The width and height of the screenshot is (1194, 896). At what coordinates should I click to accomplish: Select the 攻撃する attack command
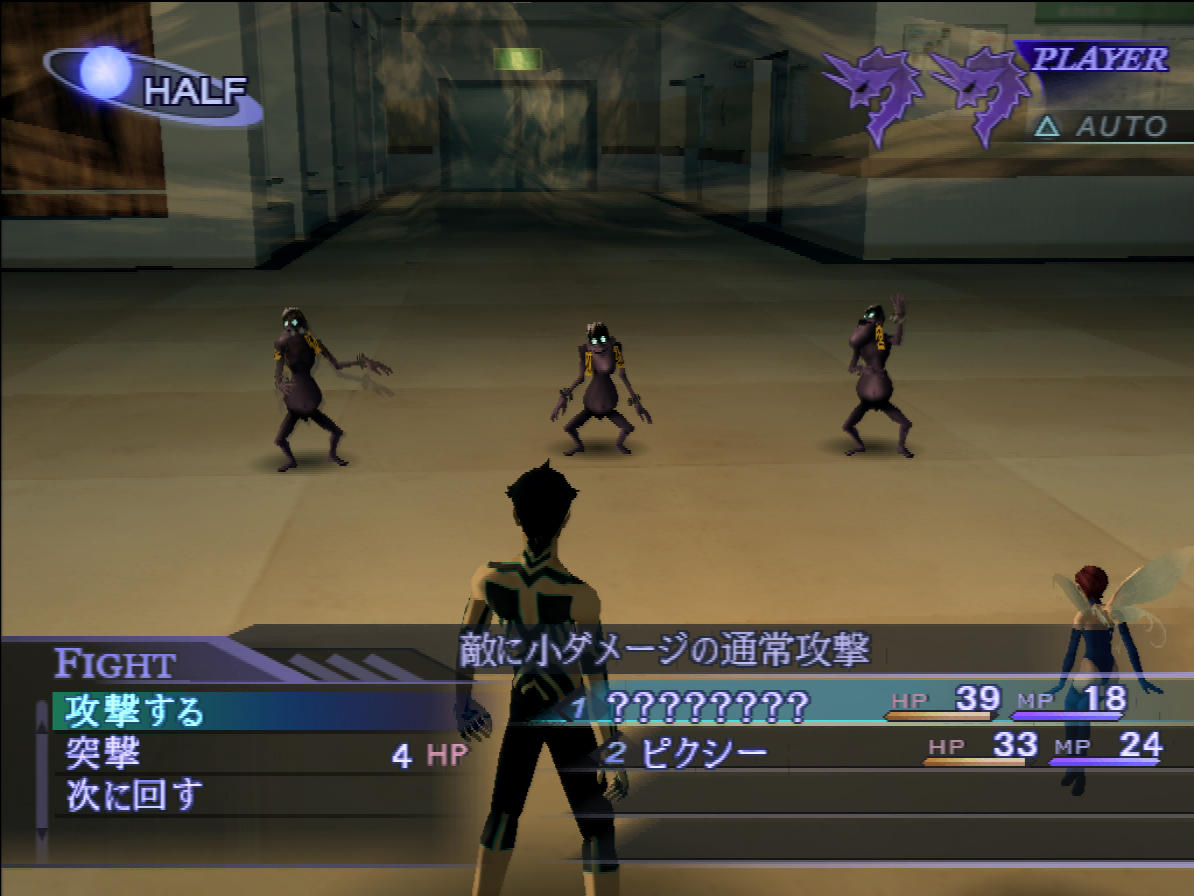(135, 711)
